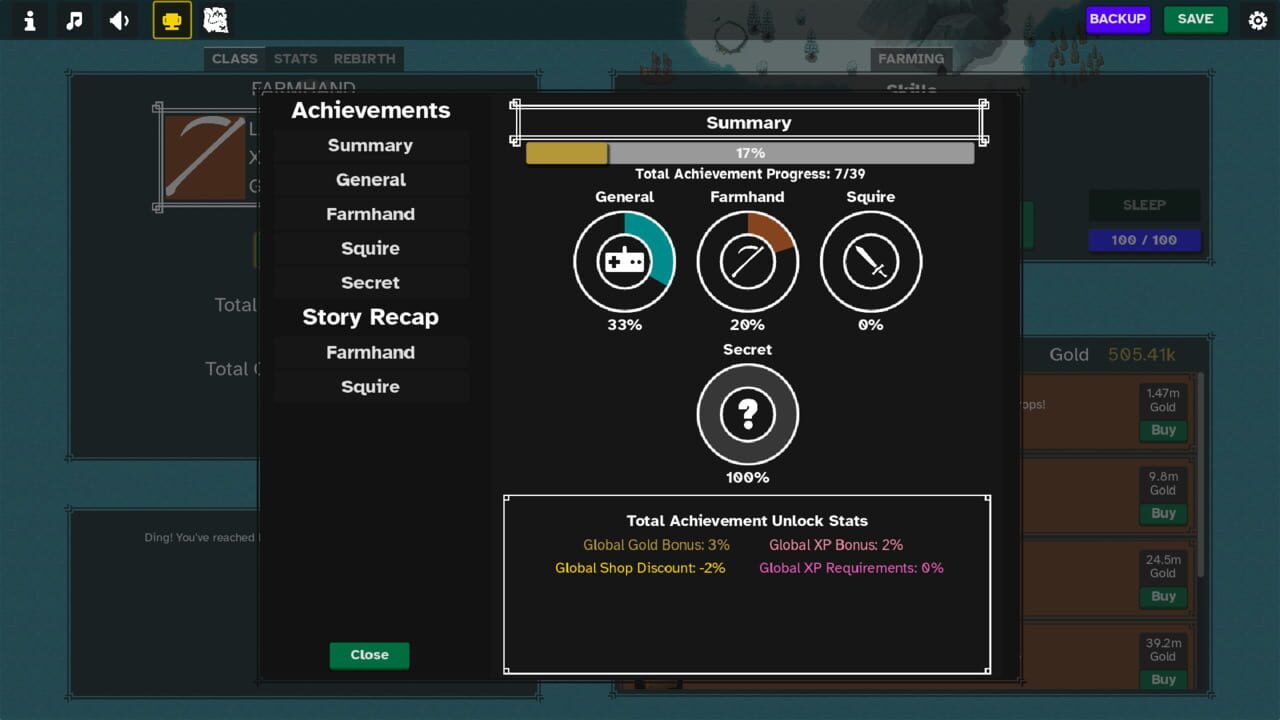Open the info icon in the top bar

click(28, 20)
